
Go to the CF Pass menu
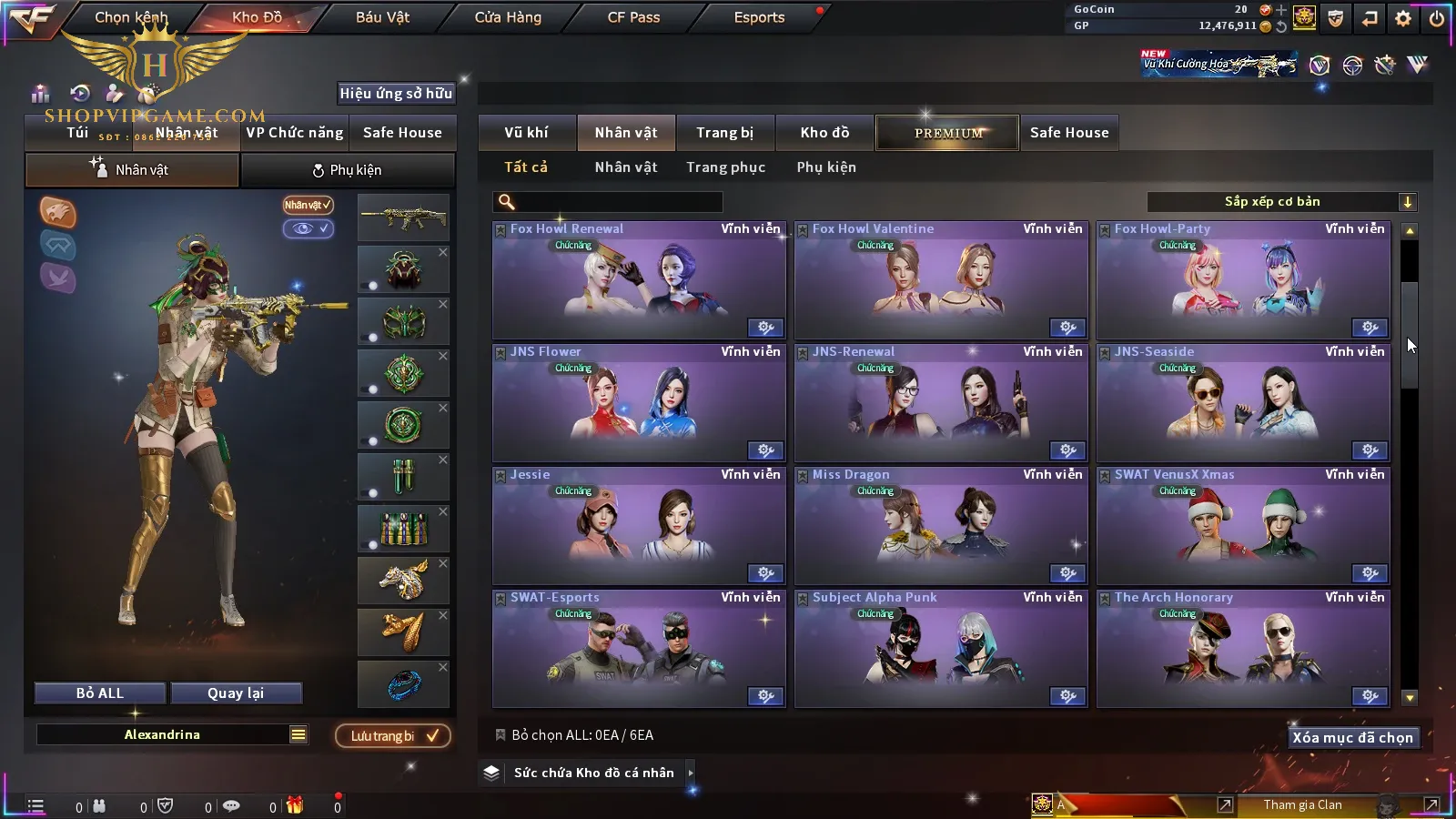(x=633, y=17)
